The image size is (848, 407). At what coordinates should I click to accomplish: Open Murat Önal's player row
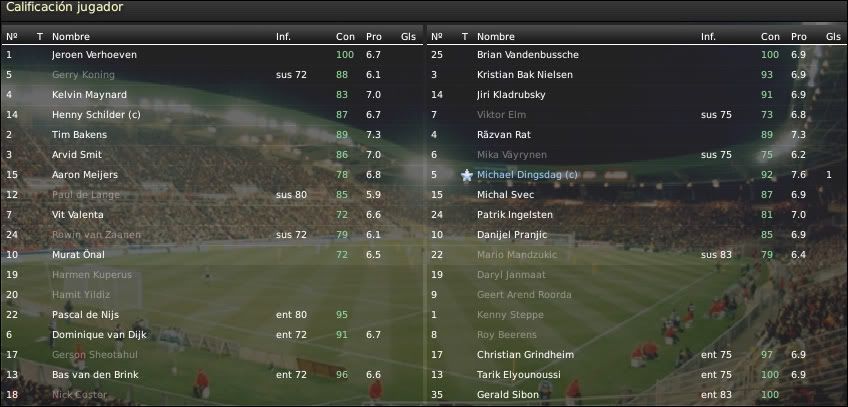click(x=78, y=255)
